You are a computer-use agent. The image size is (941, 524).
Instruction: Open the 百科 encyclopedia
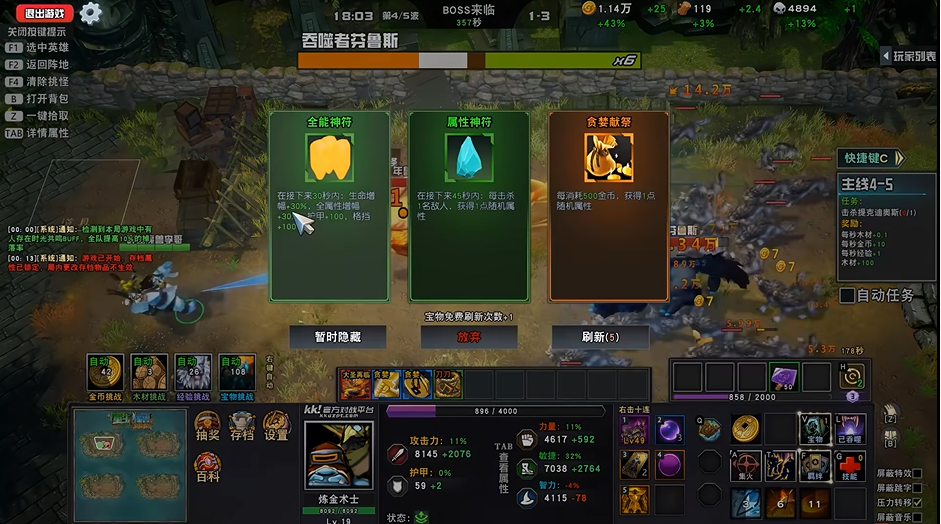click(x=208, y=466)
